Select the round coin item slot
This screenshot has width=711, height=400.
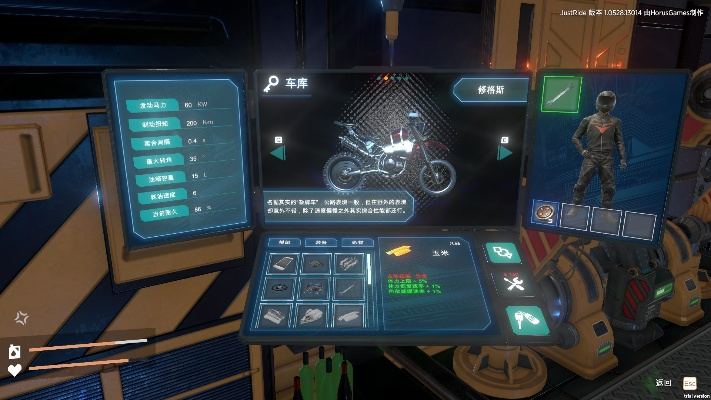(x=547, y=213)
